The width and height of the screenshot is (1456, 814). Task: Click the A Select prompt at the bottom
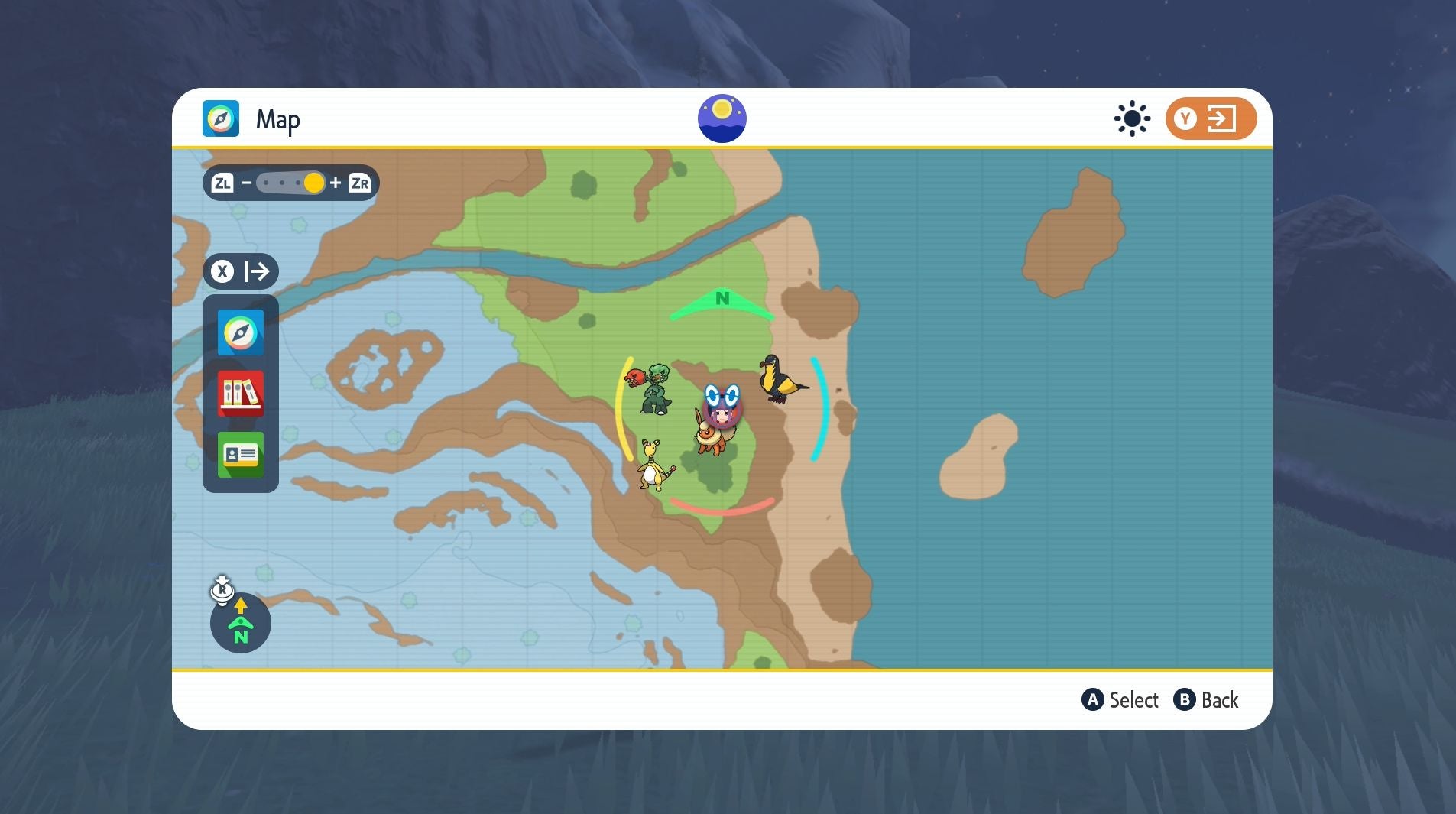(1122, 699)
